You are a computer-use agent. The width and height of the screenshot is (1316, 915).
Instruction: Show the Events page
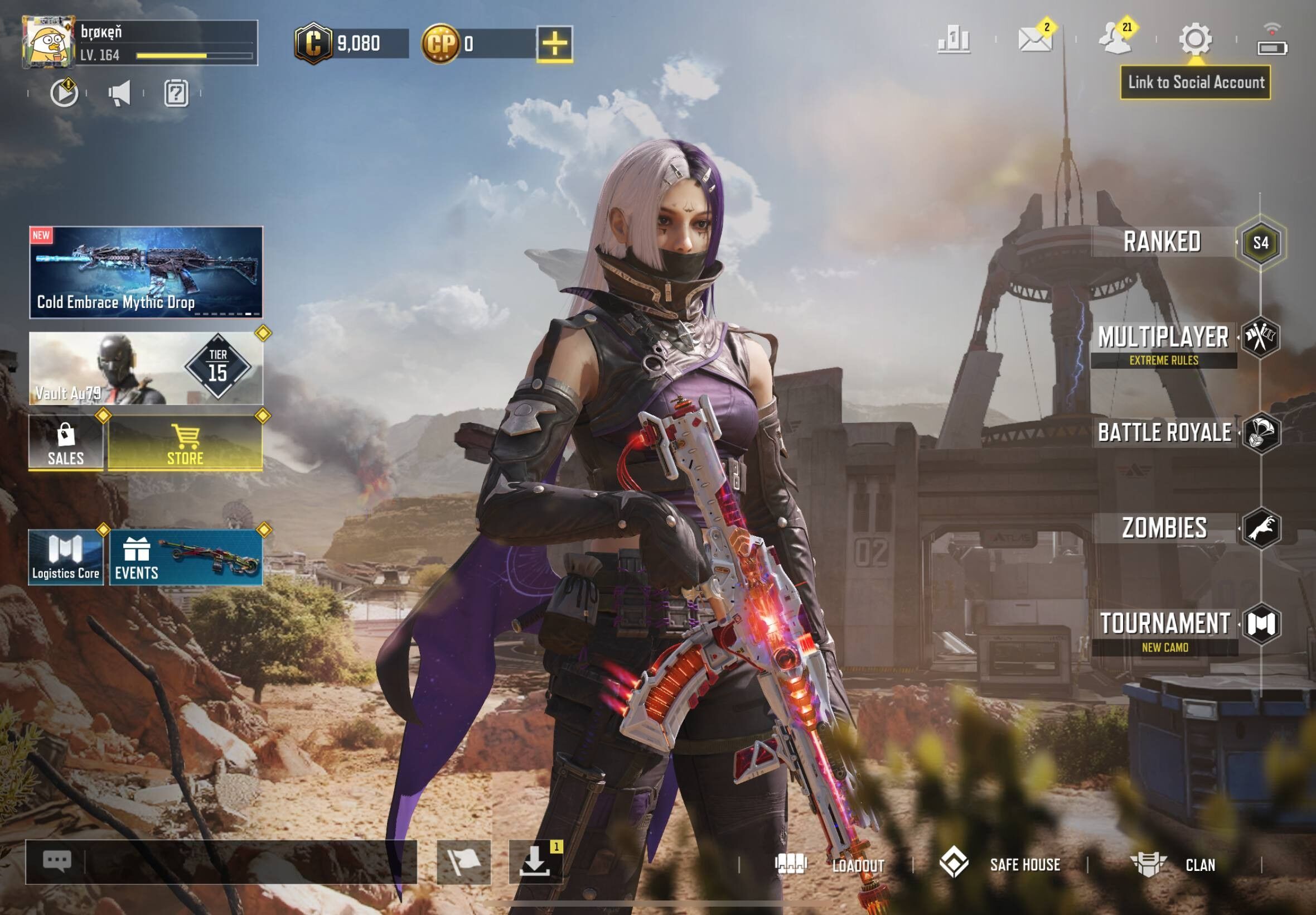186,557
